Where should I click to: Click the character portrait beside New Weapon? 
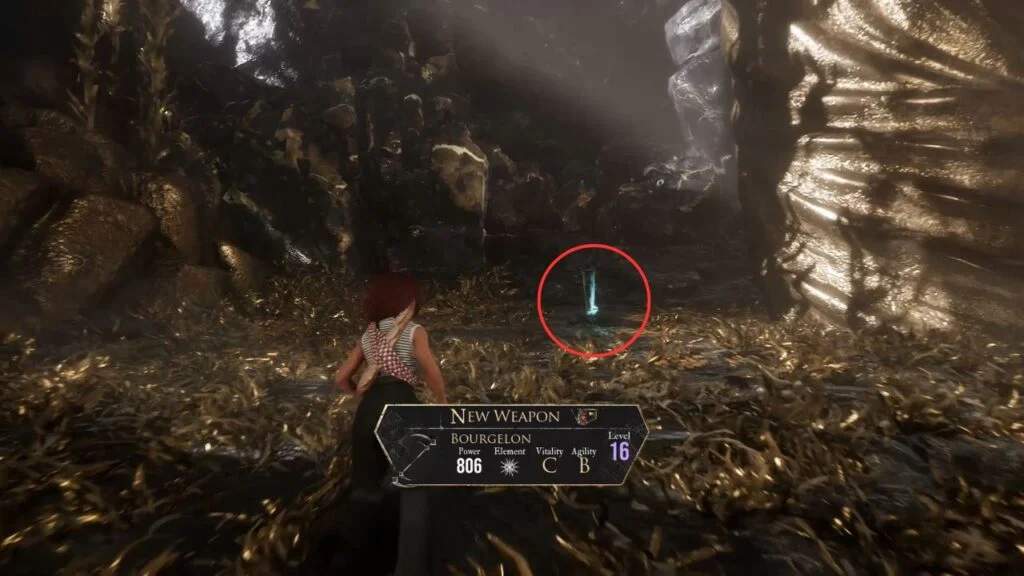[x=581, y=416]
